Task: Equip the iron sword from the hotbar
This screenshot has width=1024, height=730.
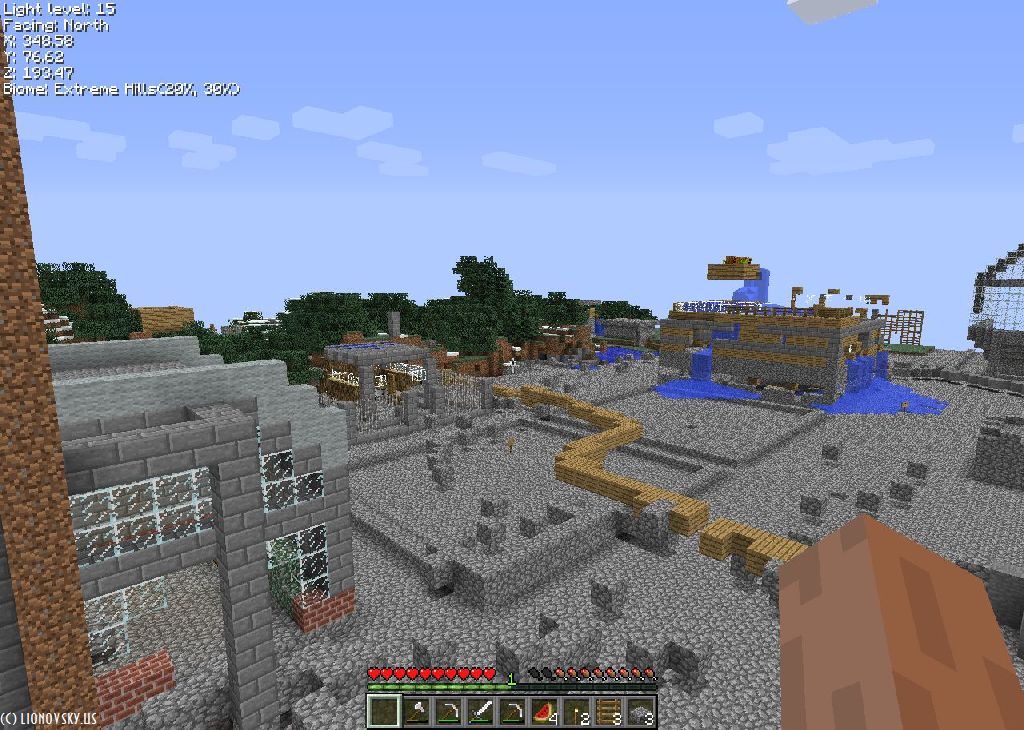Action: tap(480, 711)
